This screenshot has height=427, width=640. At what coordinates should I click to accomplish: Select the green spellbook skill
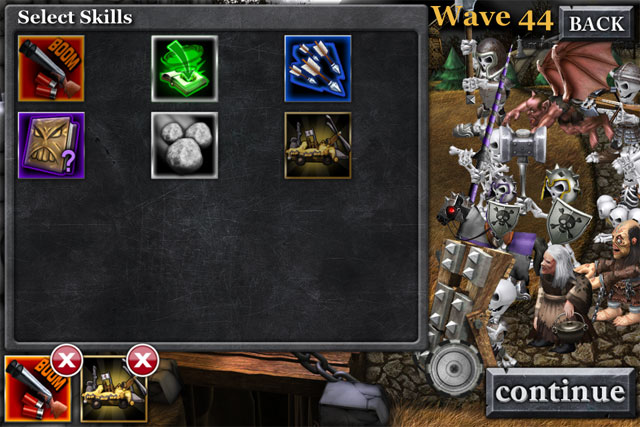click(184, 68)
